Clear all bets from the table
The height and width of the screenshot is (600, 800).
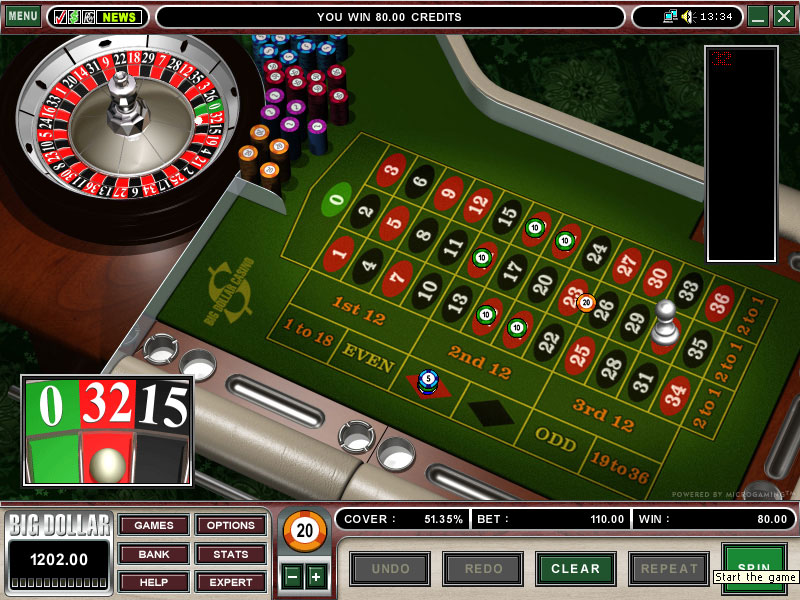(x=575, y=569)
